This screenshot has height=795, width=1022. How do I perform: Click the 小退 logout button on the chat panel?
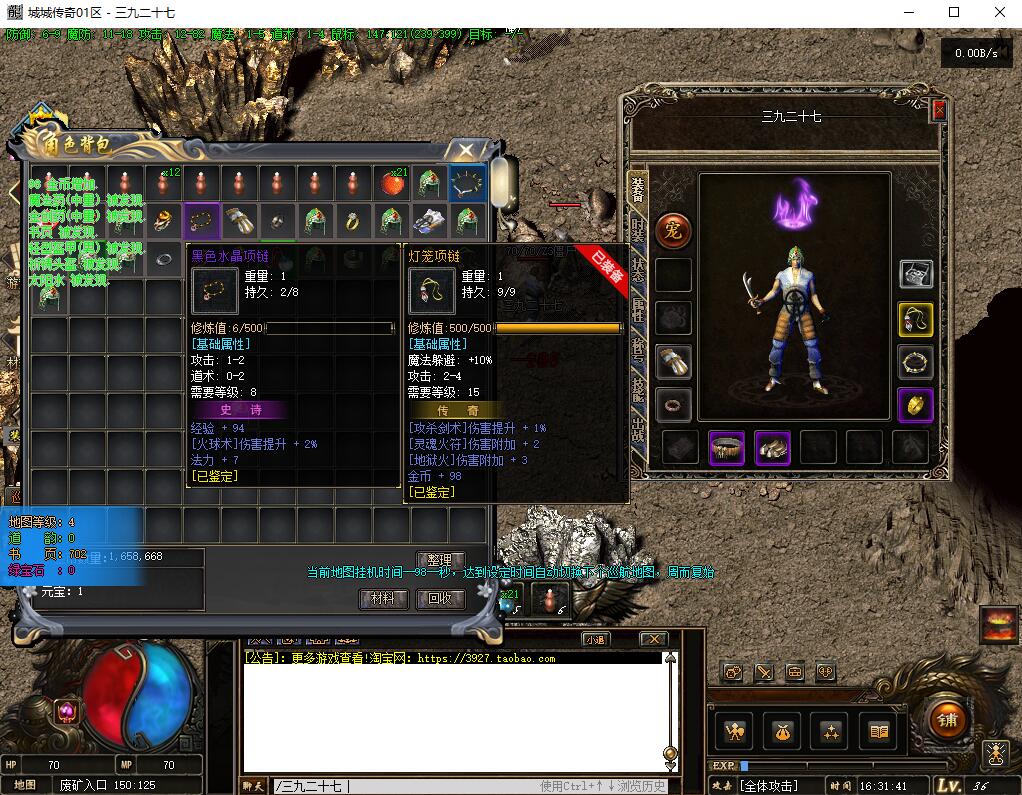point(596,639)
